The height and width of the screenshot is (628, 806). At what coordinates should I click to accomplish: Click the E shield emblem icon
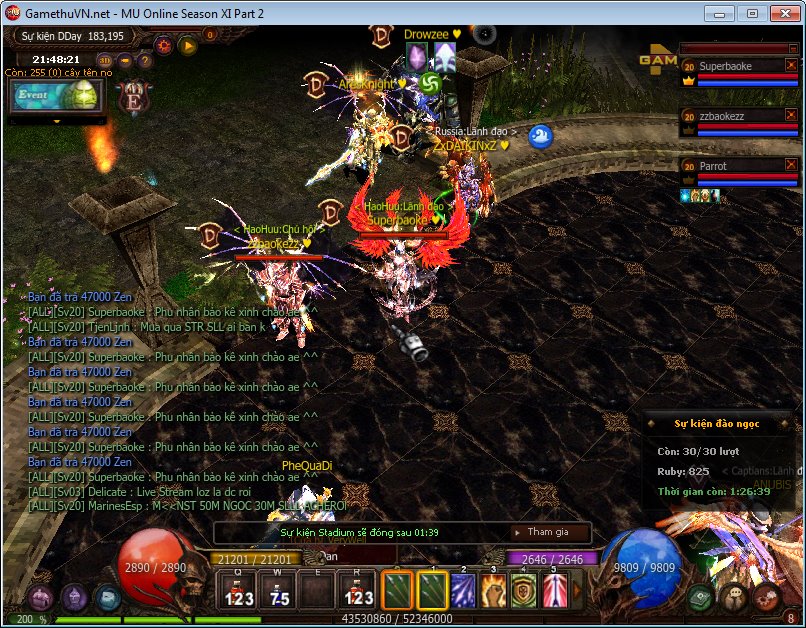[x=134, y=98]
